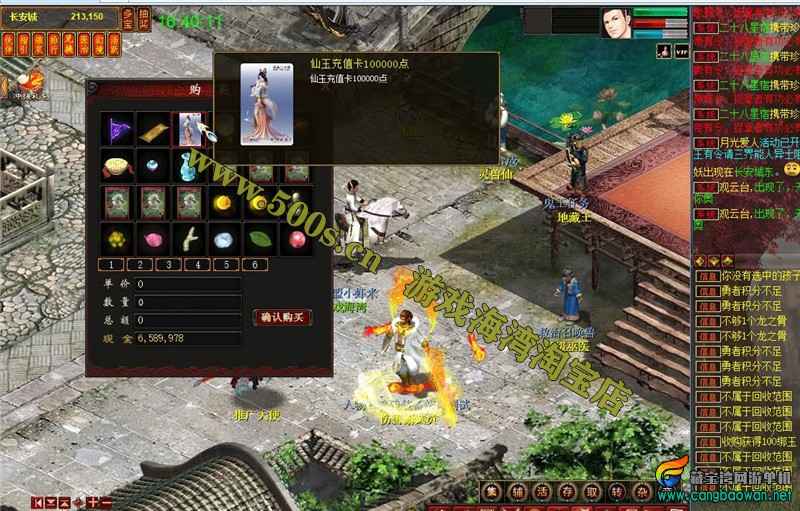The image size is (800, 511).
Task: Open the 杂 round button
Action: point(643,490)
